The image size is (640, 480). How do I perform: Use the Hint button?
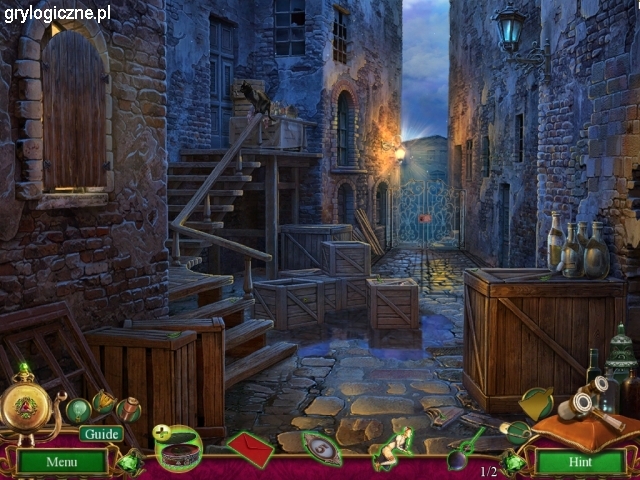(579, 462)
